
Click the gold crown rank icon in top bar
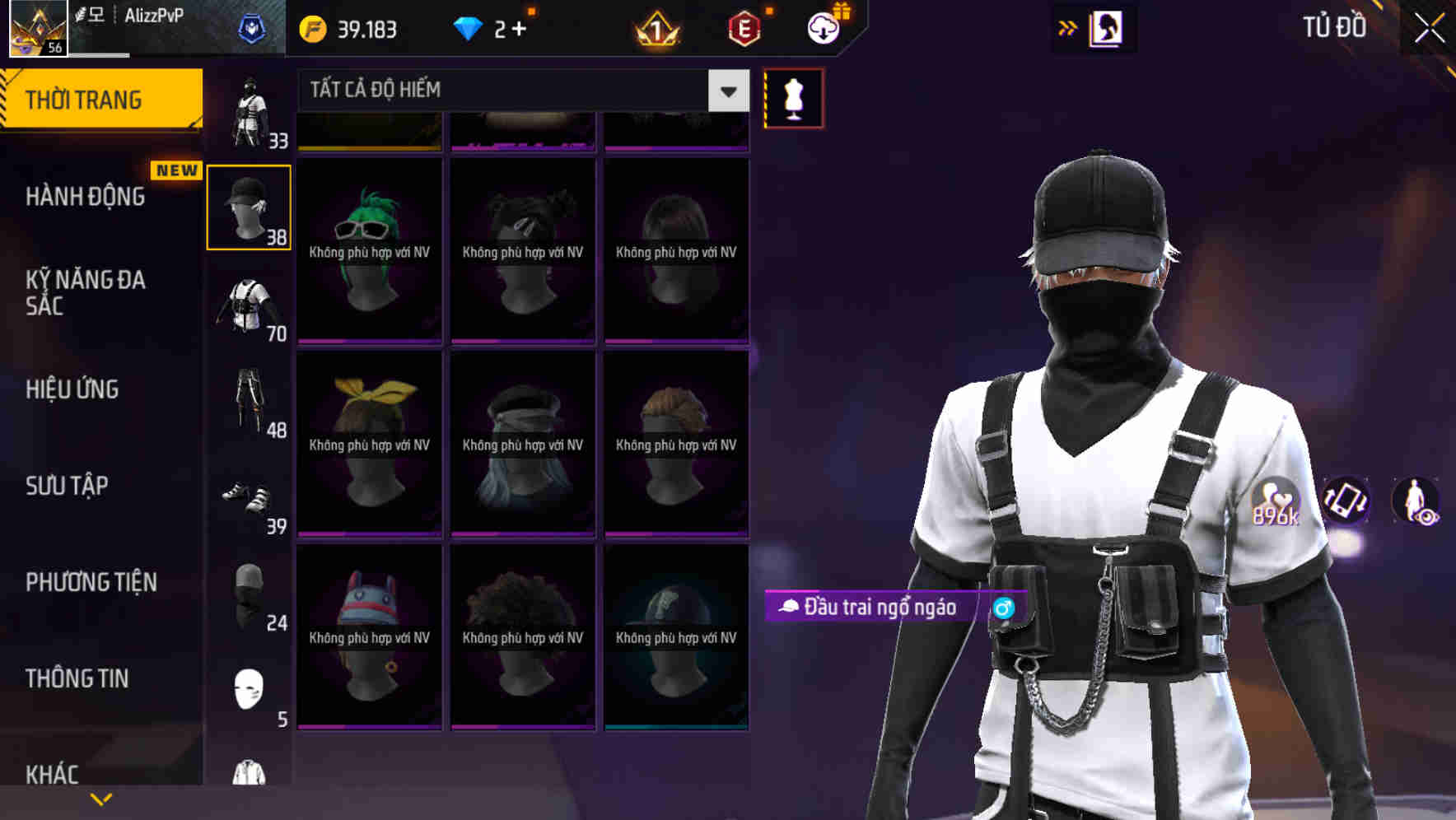[655, 29]
